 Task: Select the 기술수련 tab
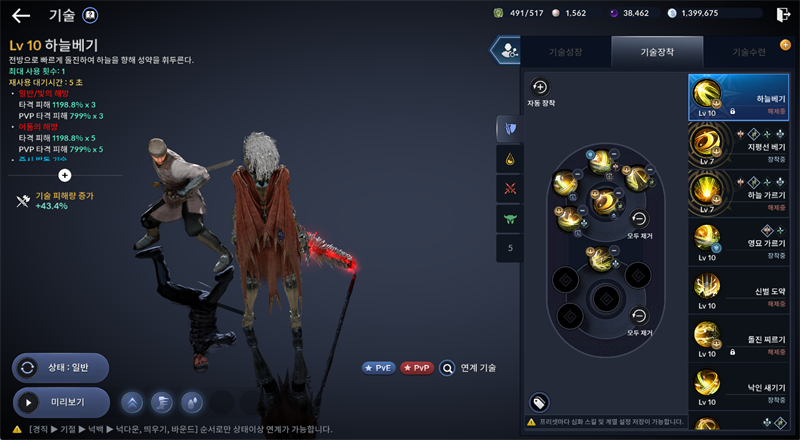749,51
